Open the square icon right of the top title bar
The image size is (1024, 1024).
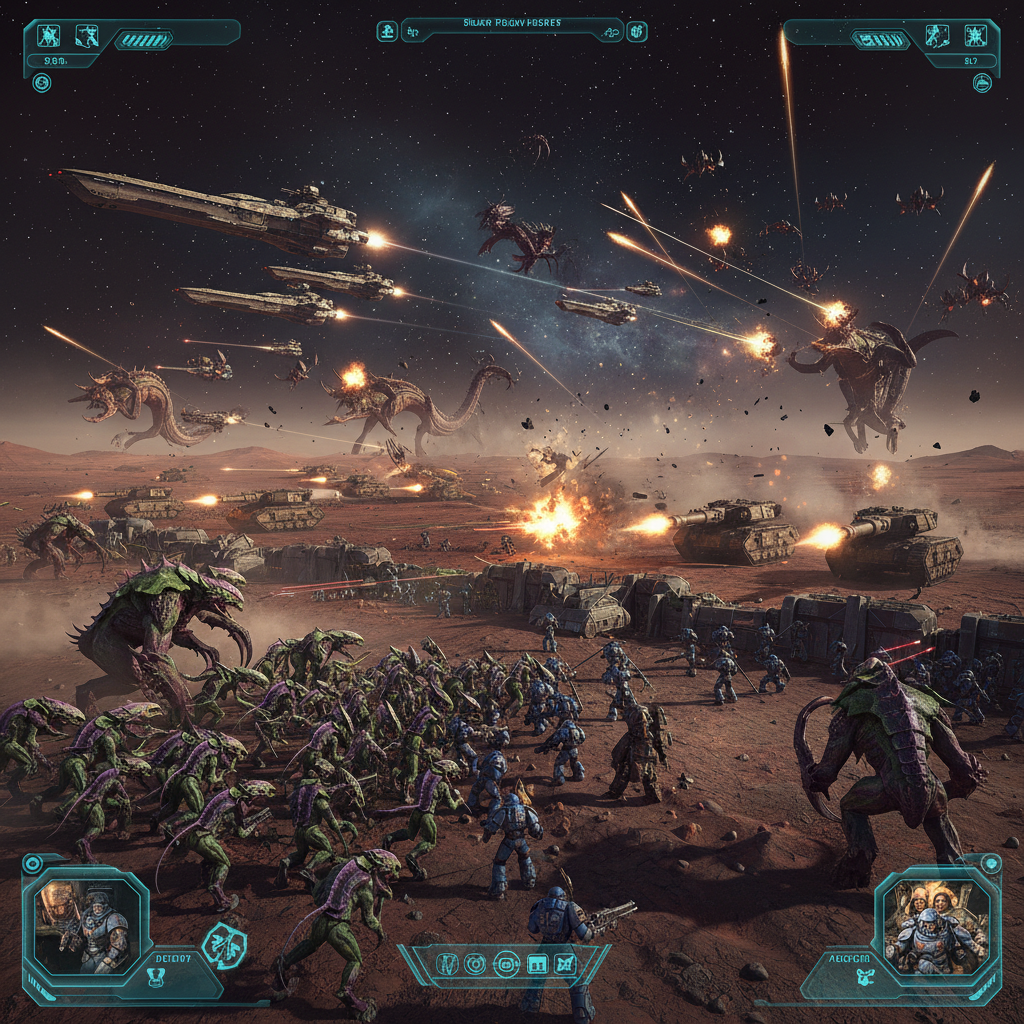pyautogui.click(x=637, y=31)
